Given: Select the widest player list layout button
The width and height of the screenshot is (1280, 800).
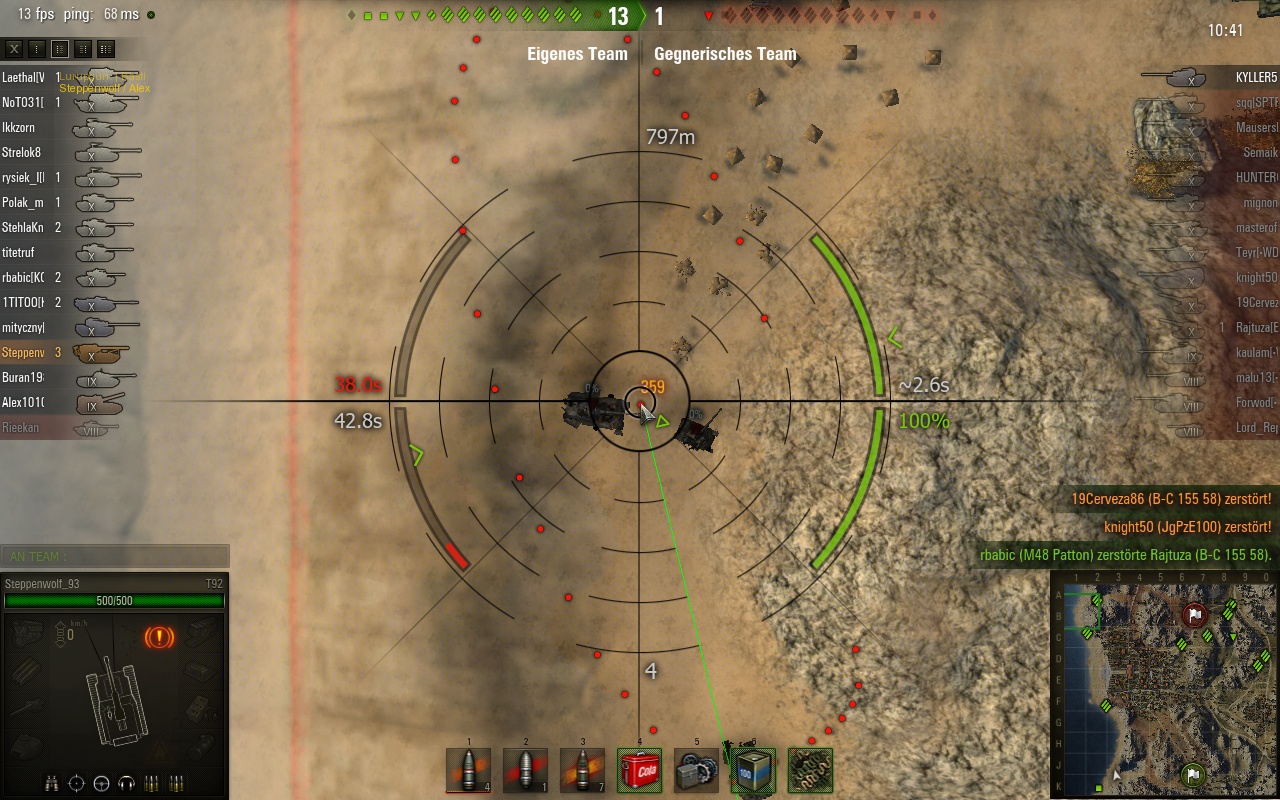Looking at the screenshot, I should click(106, 49).
